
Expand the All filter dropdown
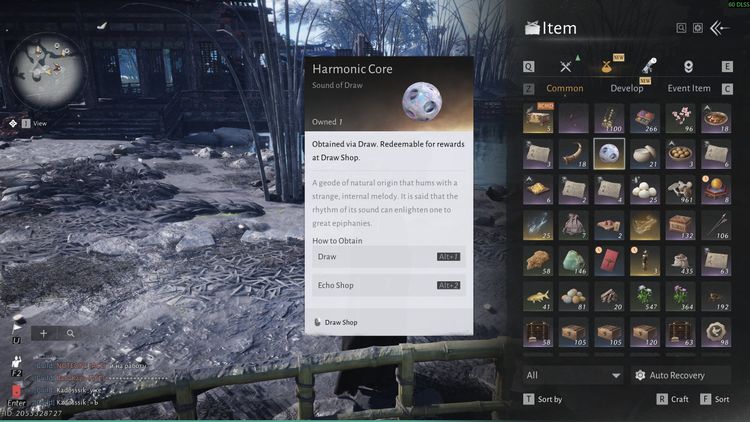(573, 375)
